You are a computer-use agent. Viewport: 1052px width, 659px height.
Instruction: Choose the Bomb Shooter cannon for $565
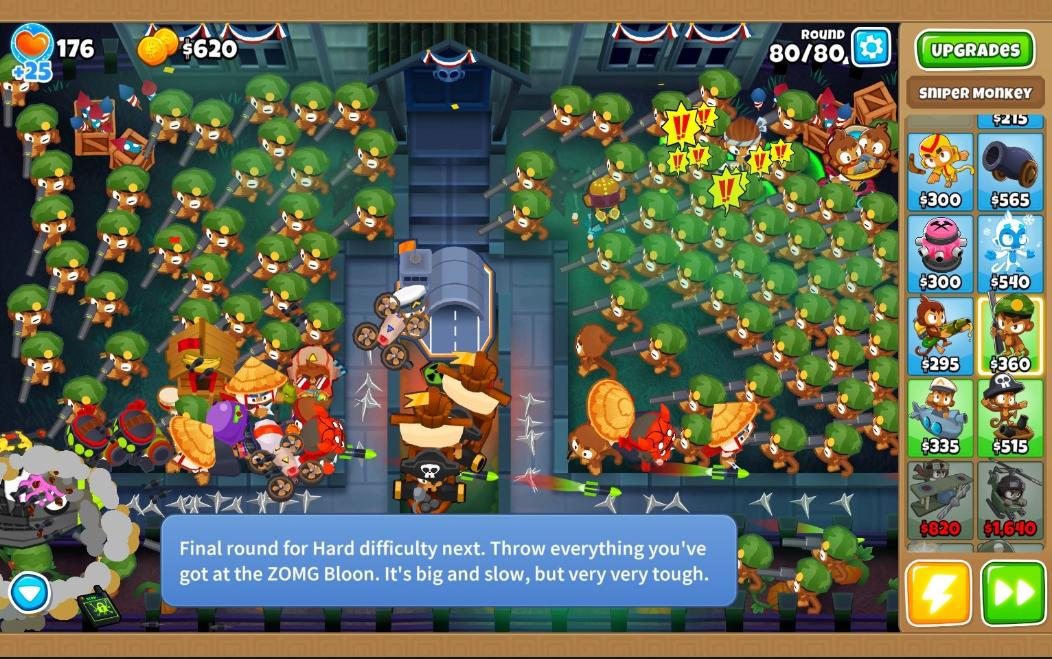tap(1010, 171)
